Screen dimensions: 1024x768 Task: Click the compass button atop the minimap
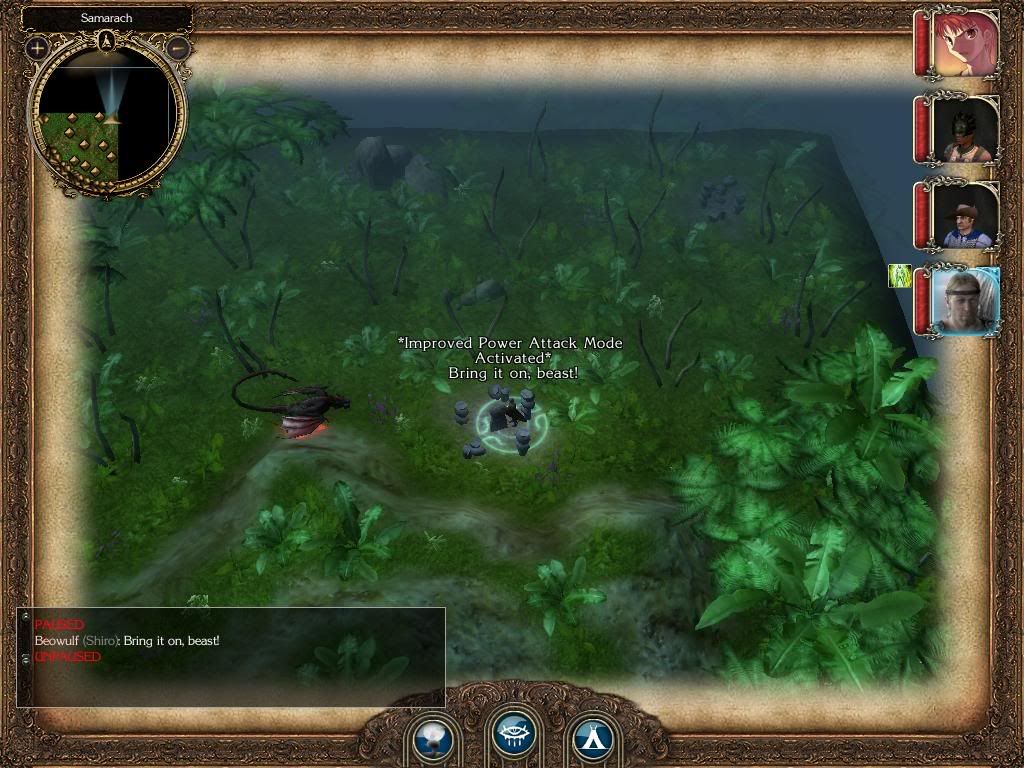(x=108, y=41)
